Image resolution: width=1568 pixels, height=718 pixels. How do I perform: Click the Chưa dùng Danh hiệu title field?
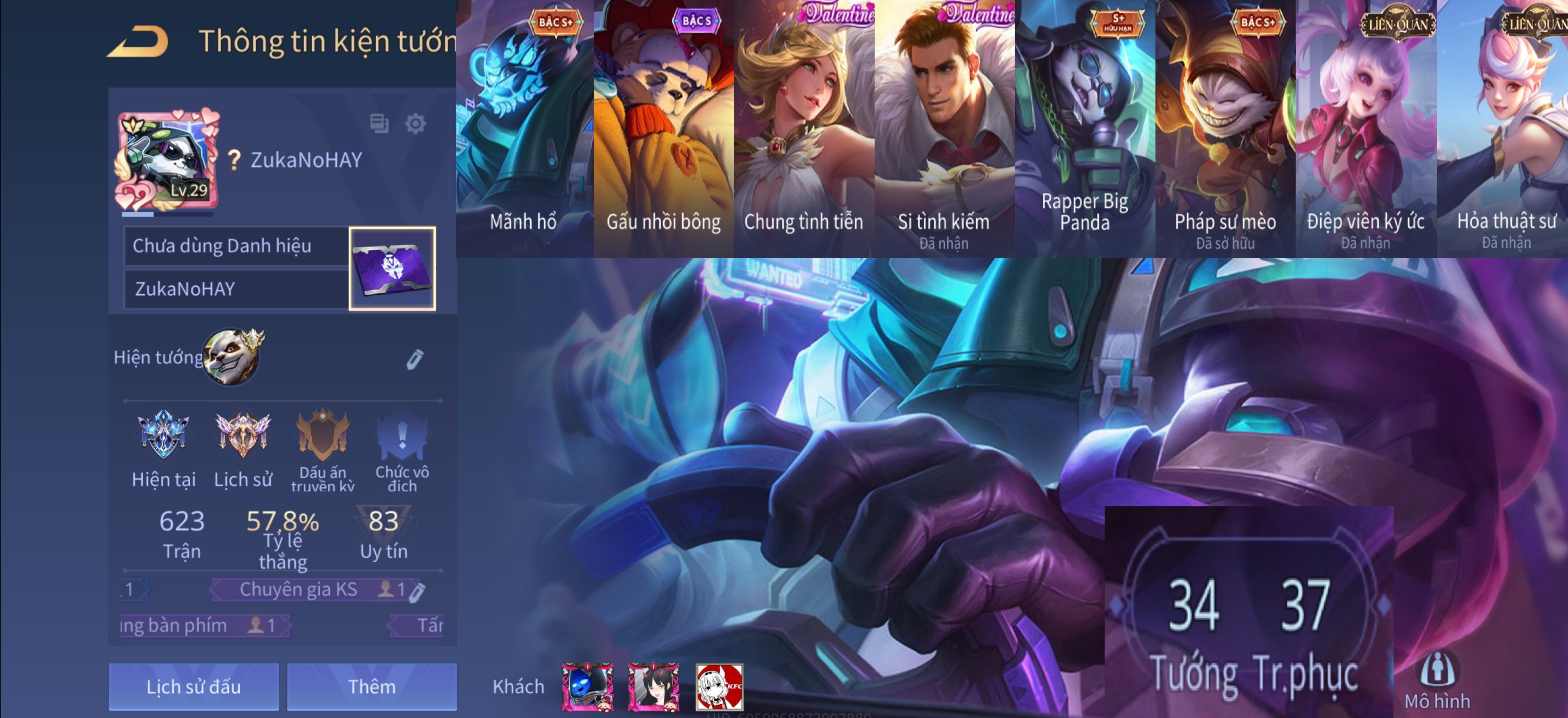click(236, 246)
